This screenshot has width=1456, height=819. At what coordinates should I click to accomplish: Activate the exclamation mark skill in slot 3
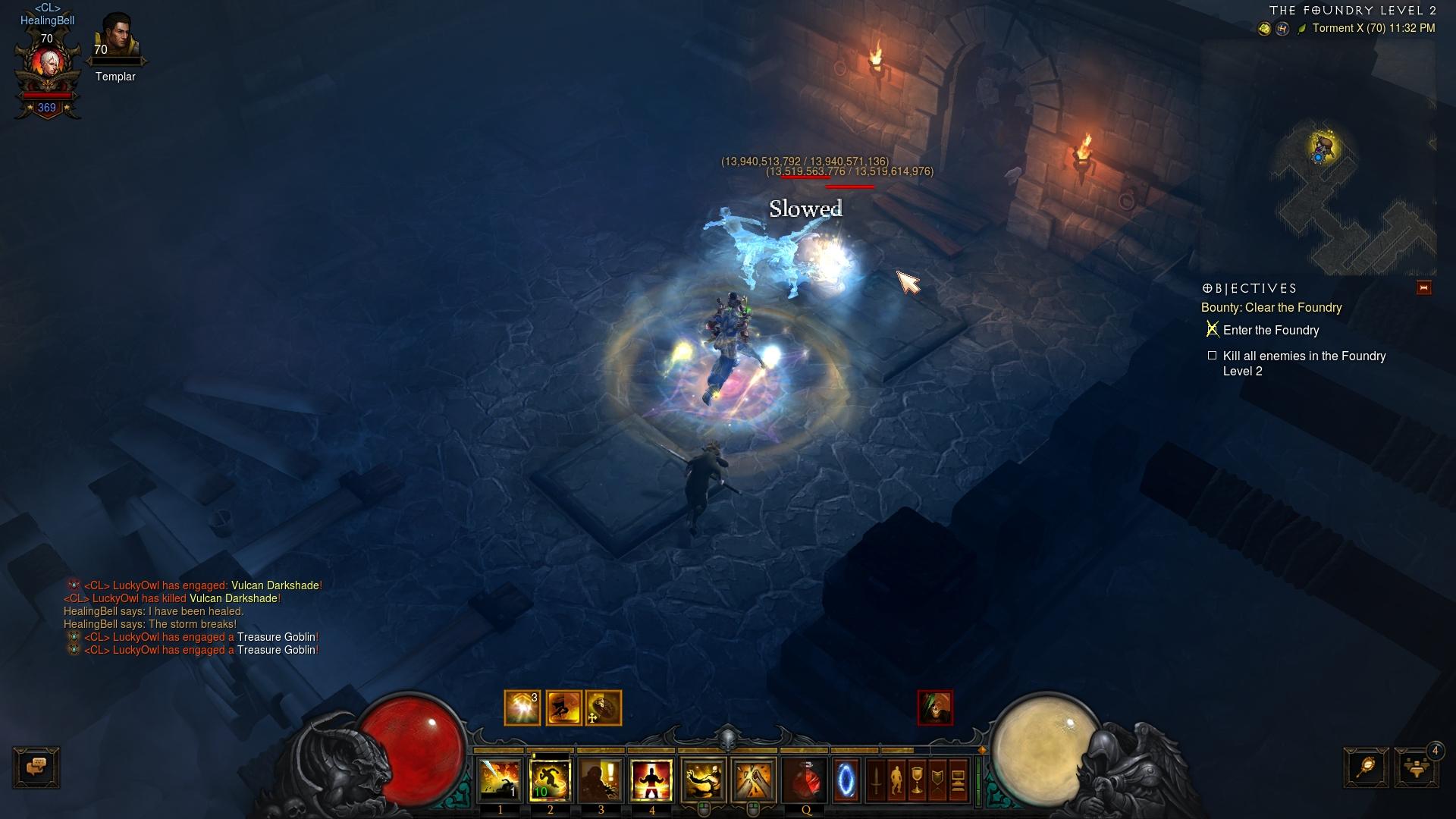pos(601,780)
